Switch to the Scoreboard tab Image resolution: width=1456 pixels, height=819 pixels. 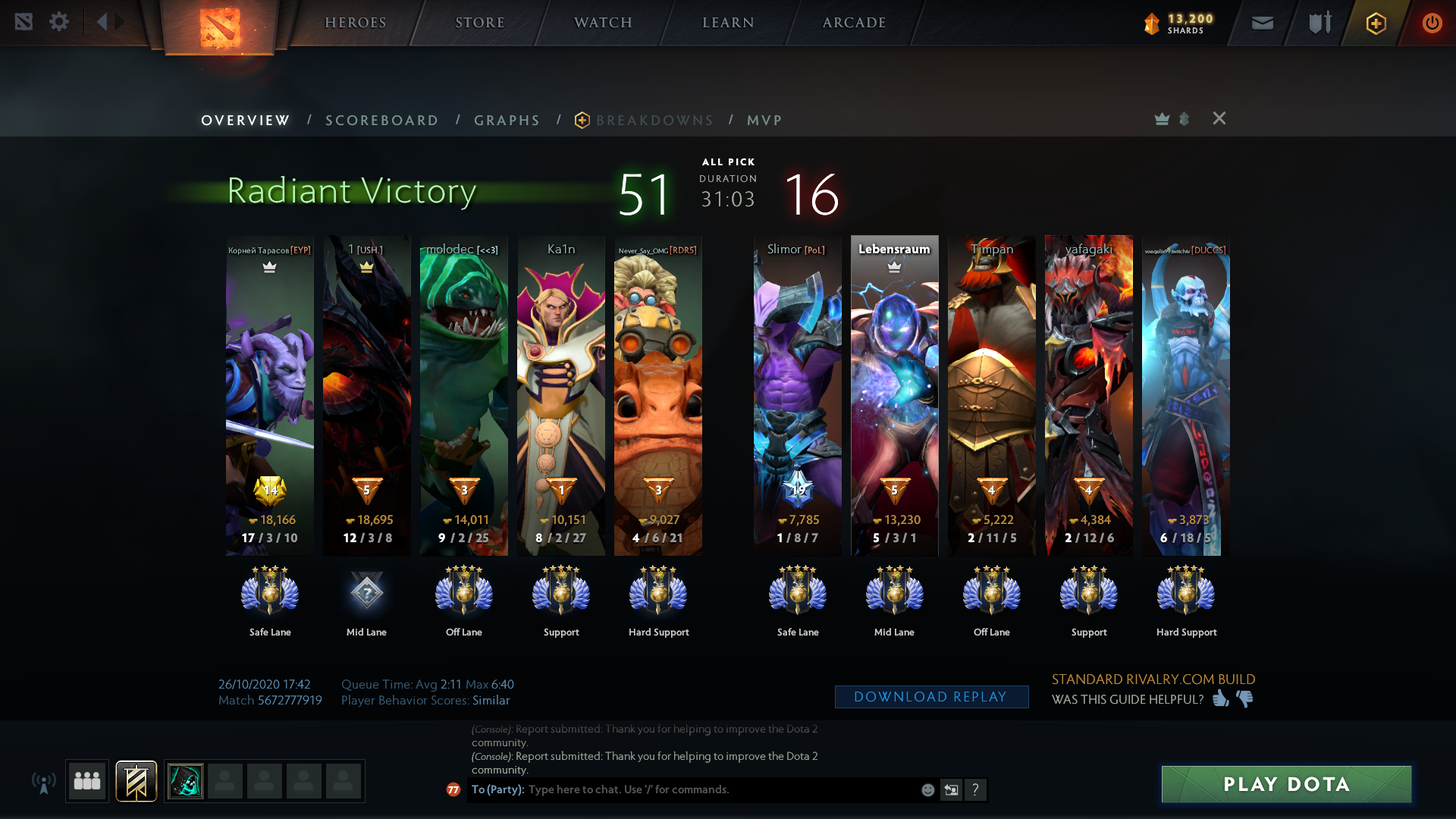[381, 121]
